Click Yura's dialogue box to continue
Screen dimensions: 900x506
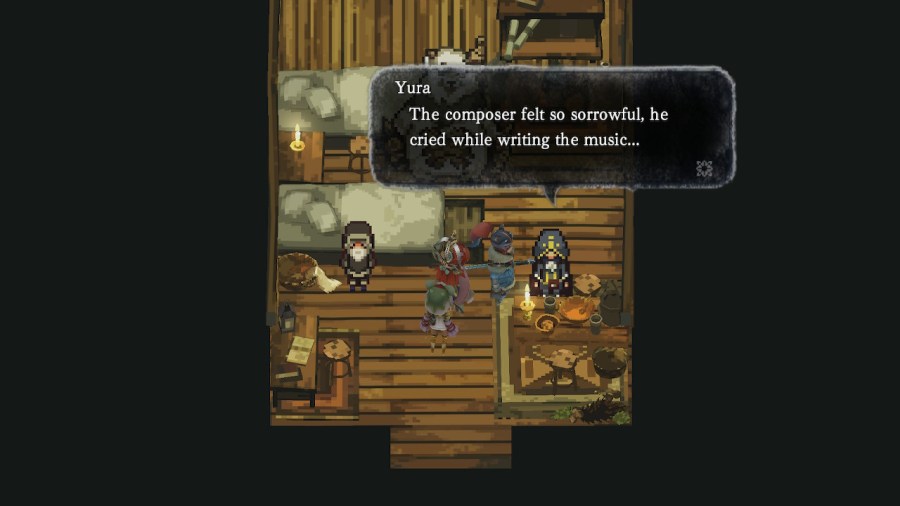[x=552, y=126]
